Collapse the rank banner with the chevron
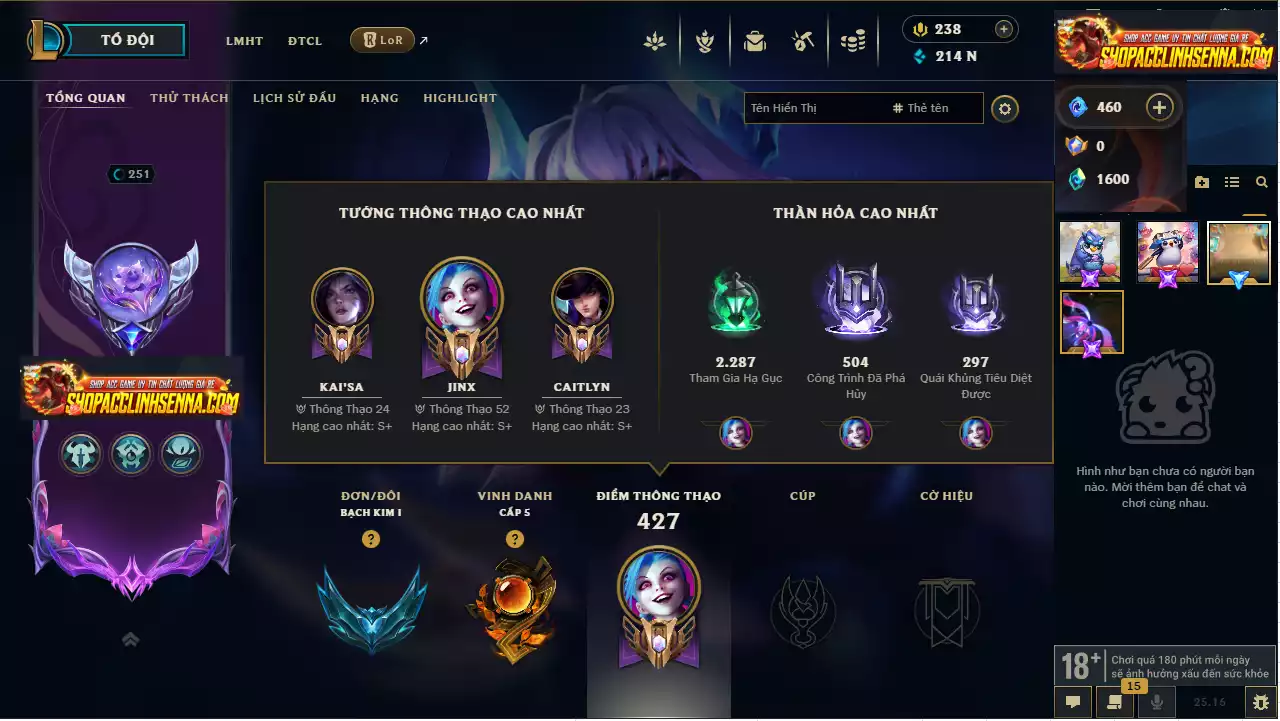The height and width of the screenshot is (721, 1280). pyautogui.click(x=130, y=638)
